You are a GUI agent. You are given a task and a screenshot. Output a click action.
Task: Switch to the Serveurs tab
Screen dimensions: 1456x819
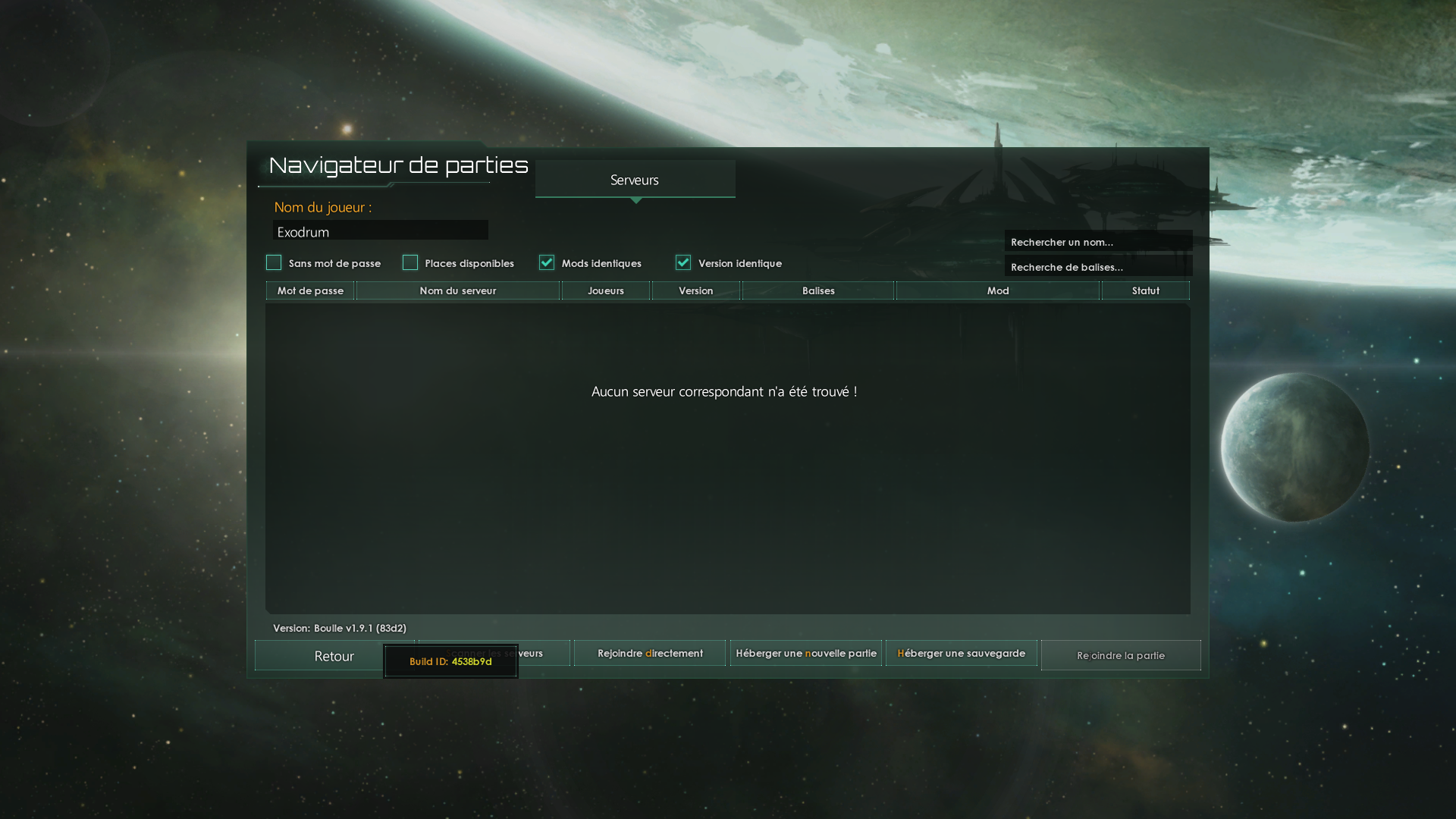click(x=635, y=180)
